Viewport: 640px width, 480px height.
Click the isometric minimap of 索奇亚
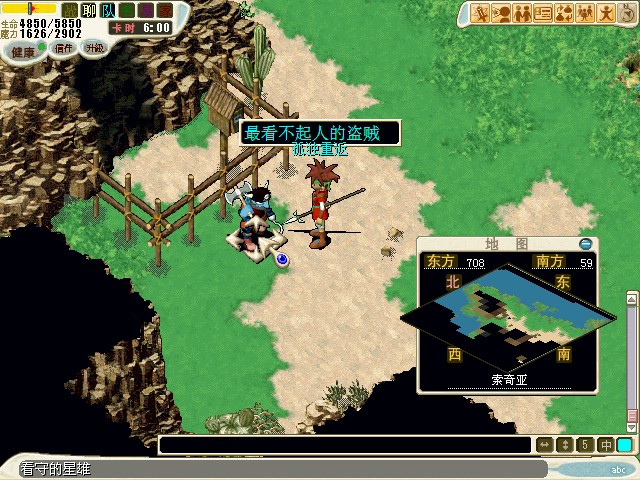(x=506, y=315)
